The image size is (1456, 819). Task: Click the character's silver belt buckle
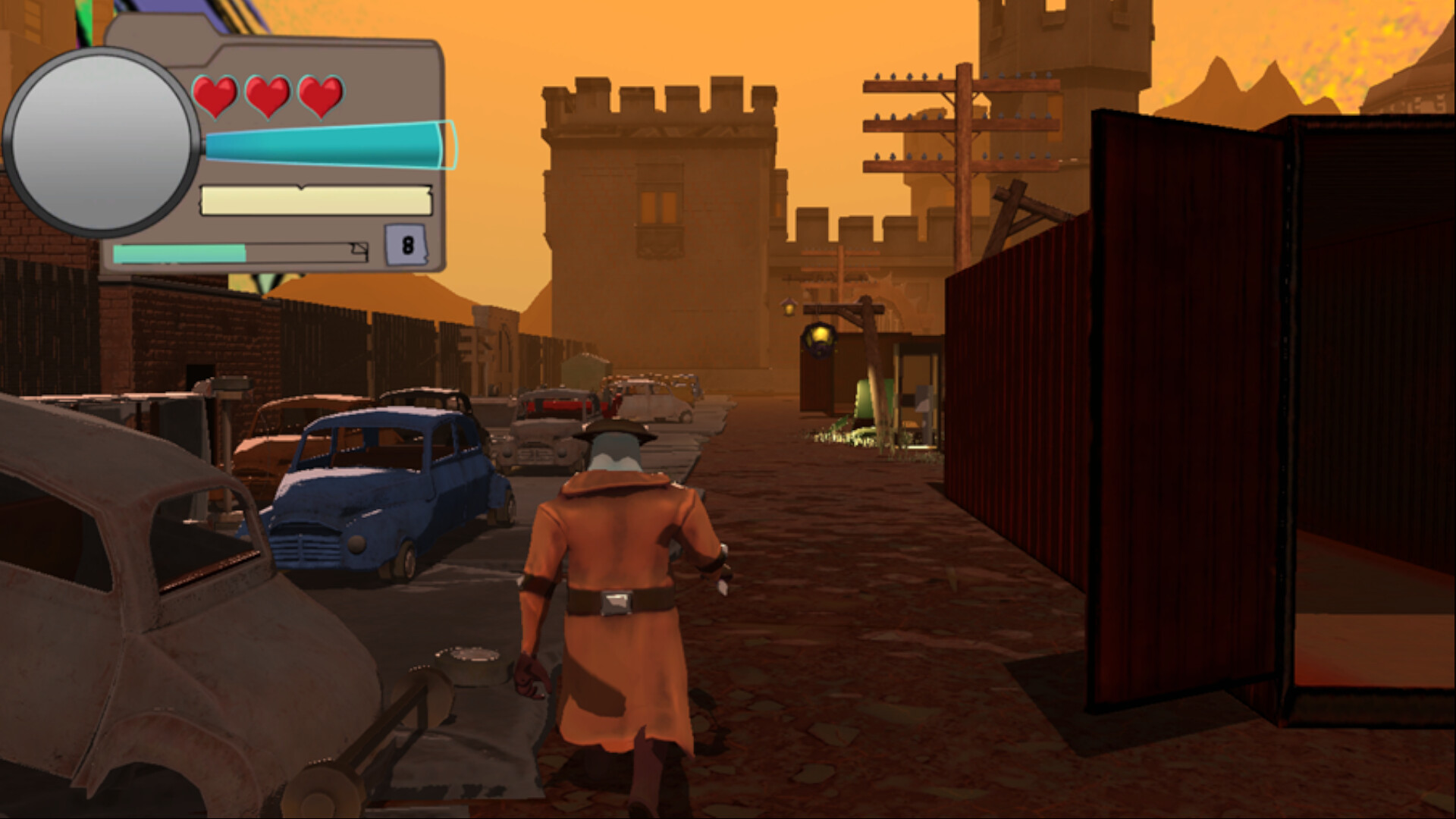click(616, 603)
